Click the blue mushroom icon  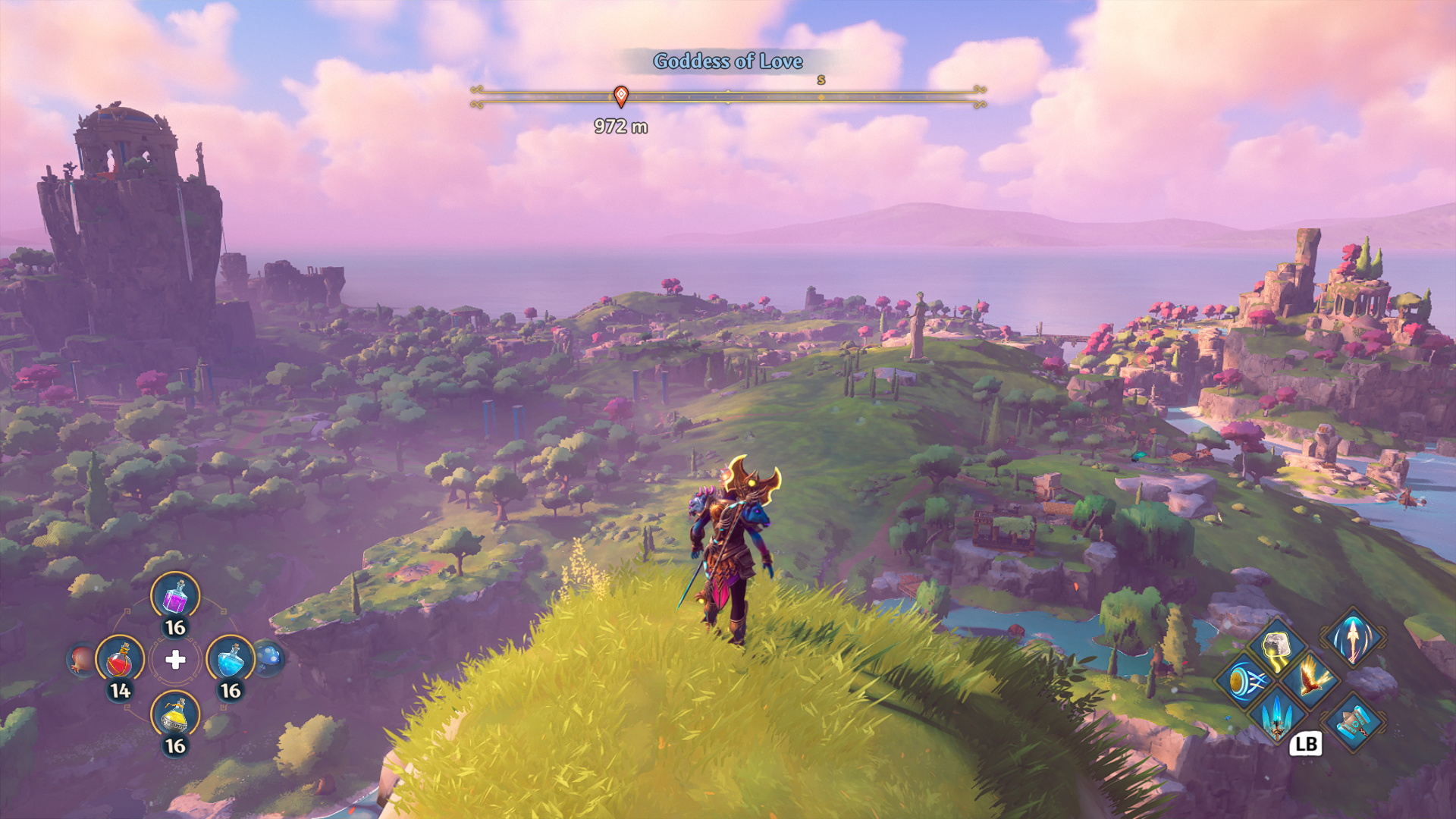[269, 657]
